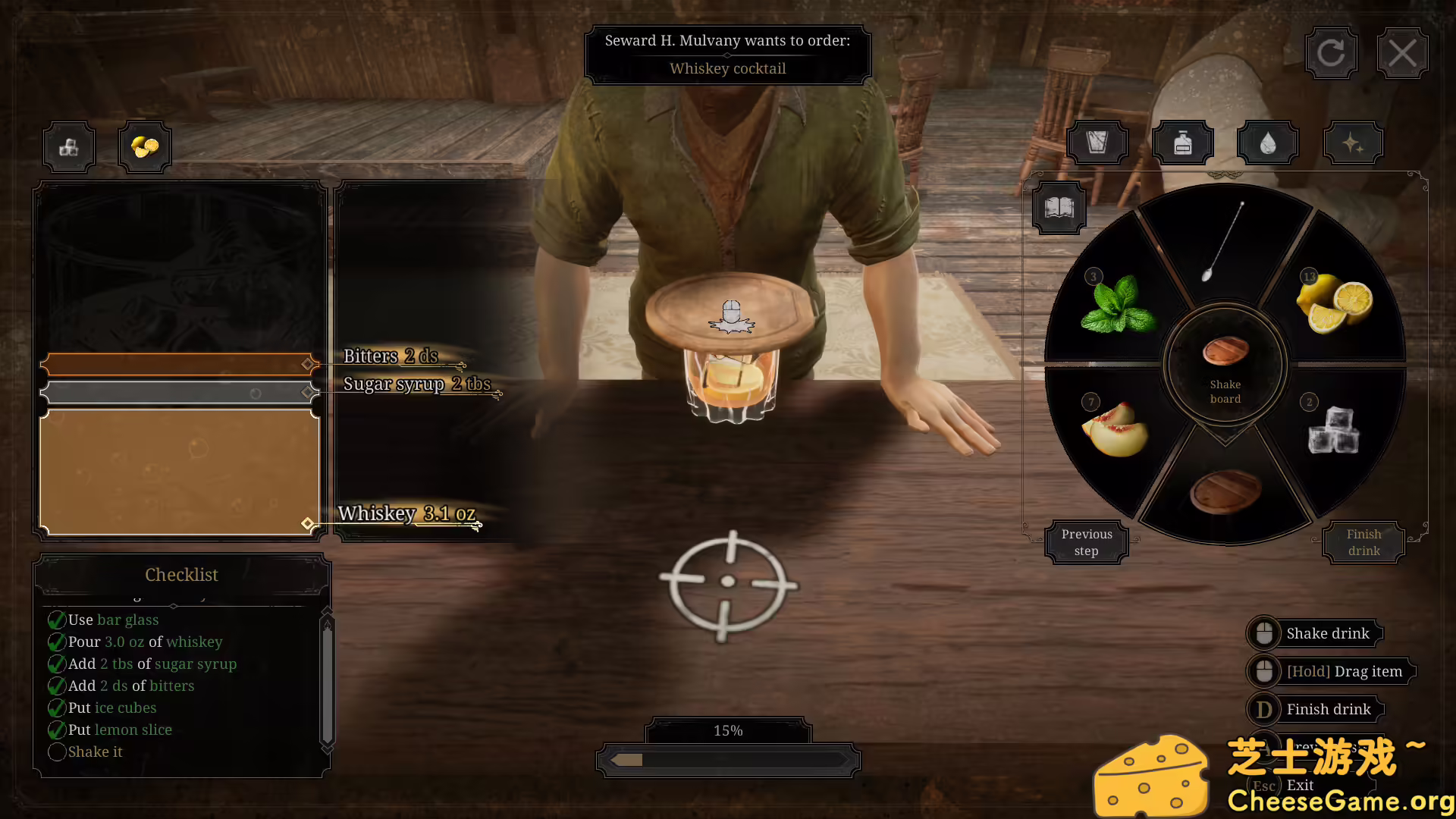
Task: Click the restart drink refresh icon
Action: [x=1332, y=52]
